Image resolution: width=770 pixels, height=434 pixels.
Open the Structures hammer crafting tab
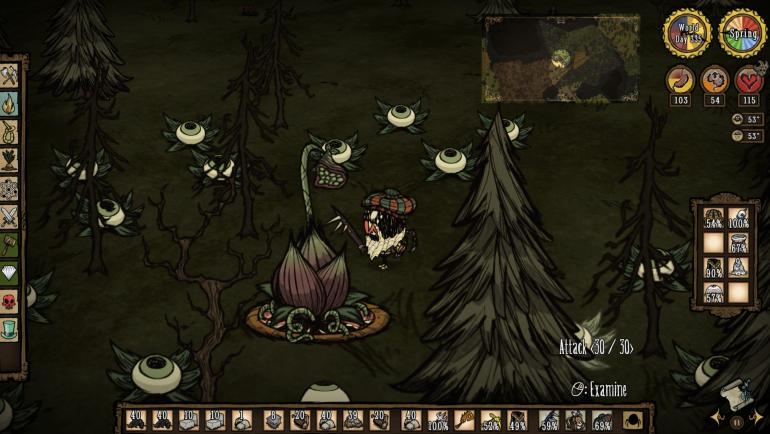pos(11,243)
